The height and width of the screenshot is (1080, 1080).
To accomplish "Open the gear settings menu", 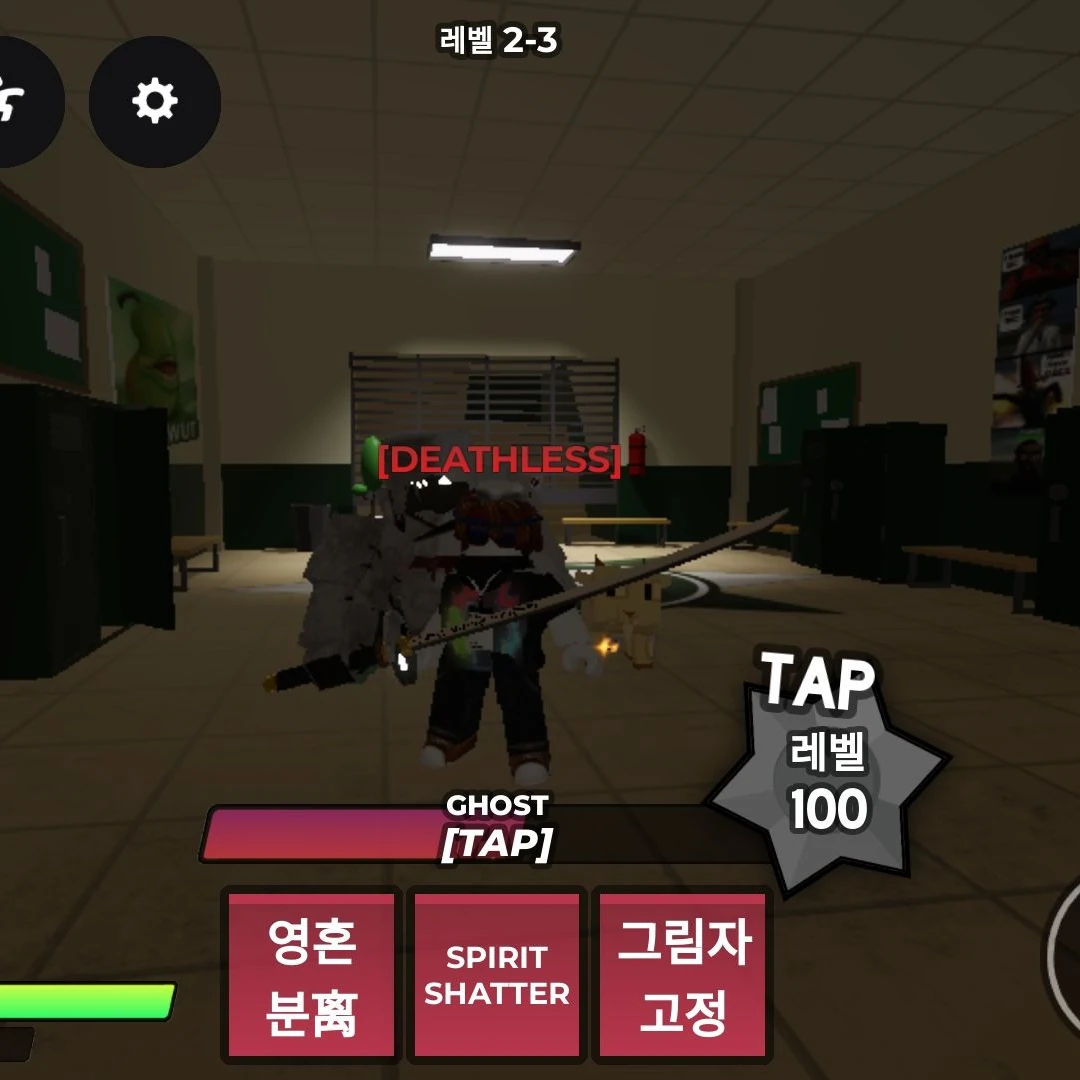I will click(x=155, y=101).
